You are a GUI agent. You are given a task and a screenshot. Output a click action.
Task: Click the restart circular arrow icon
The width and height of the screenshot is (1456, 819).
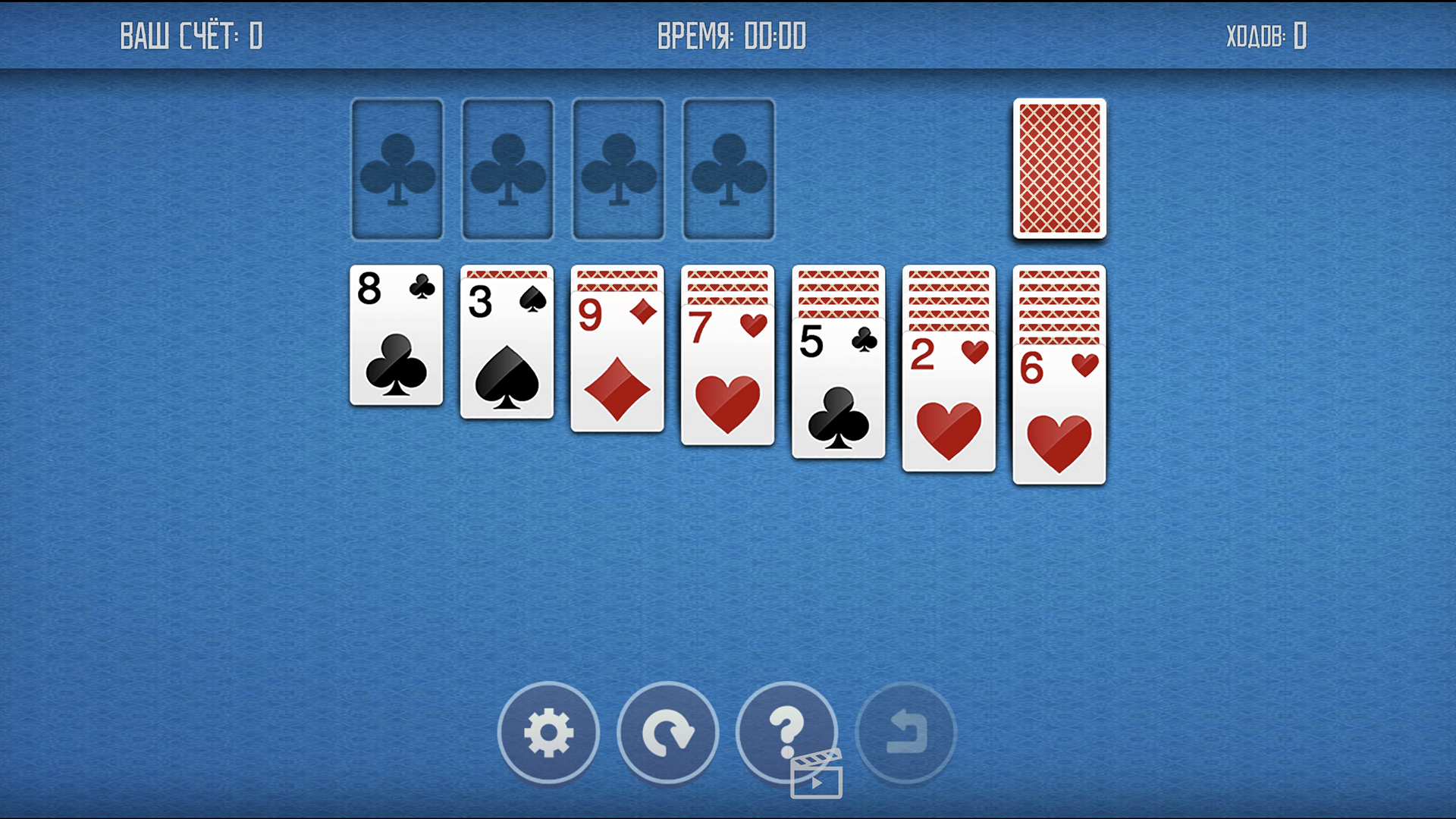[x=667, y=733]
